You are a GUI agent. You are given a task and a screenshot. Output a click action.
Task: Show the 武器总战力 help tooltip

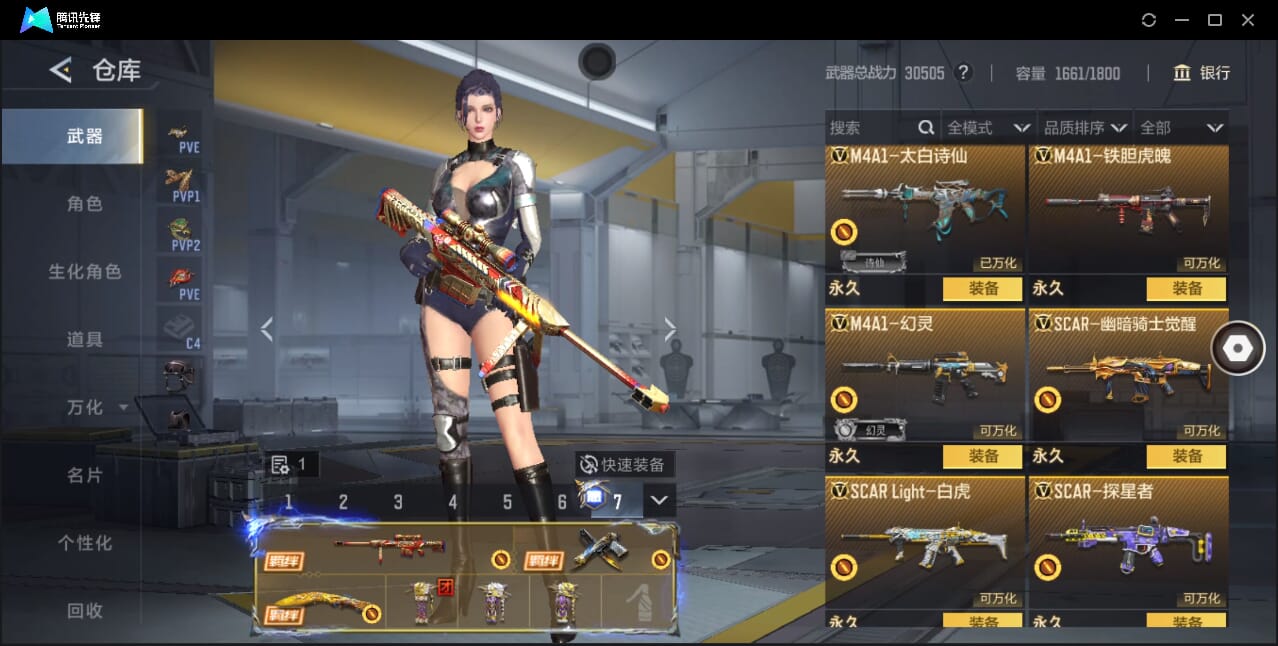[963, 73]
